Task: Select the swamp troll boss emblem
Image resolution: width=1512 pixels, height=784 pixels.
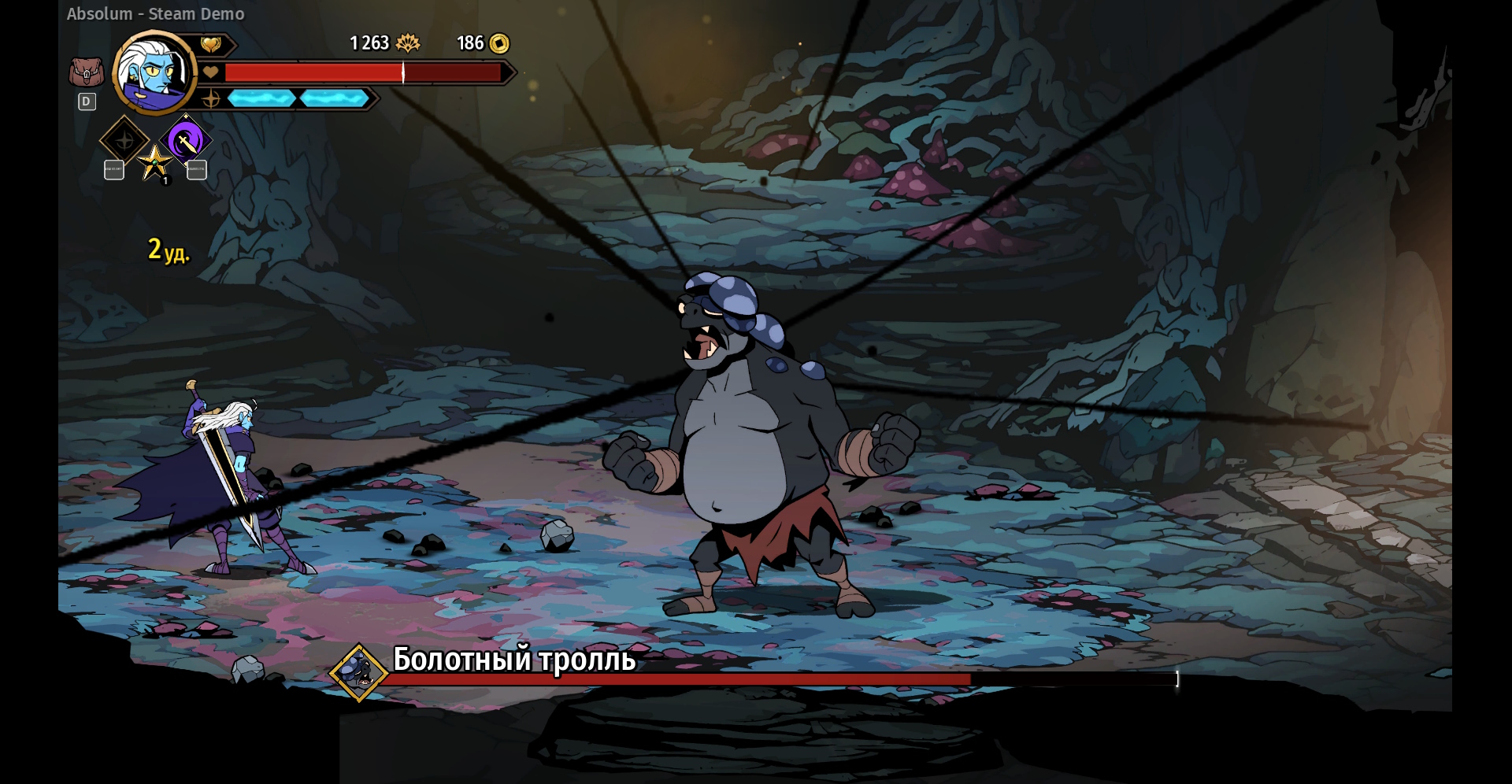Action: point(358,672)
